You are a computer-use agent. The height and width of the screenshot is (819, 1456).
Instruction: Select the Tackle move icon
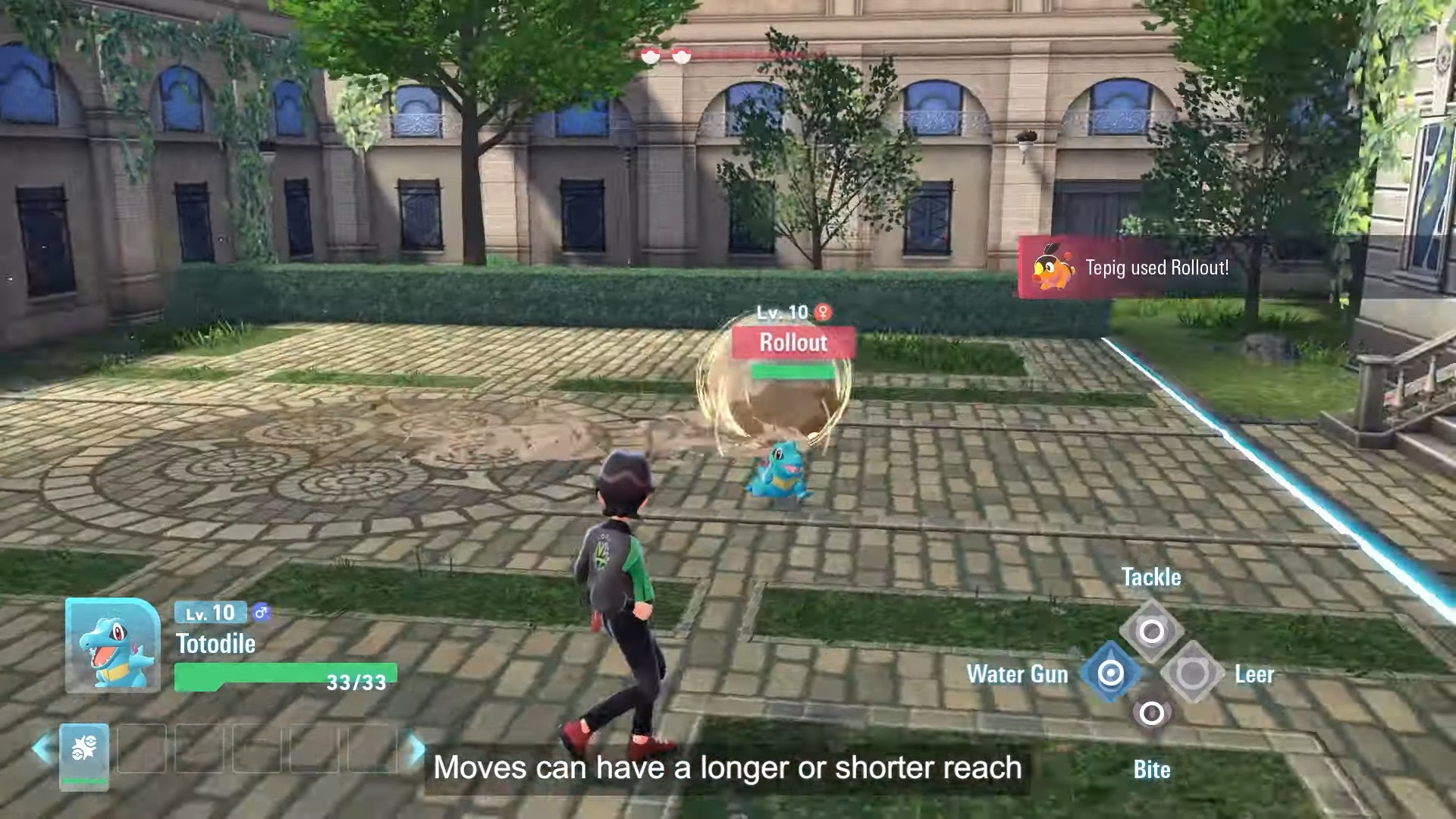click(1151, 626)
